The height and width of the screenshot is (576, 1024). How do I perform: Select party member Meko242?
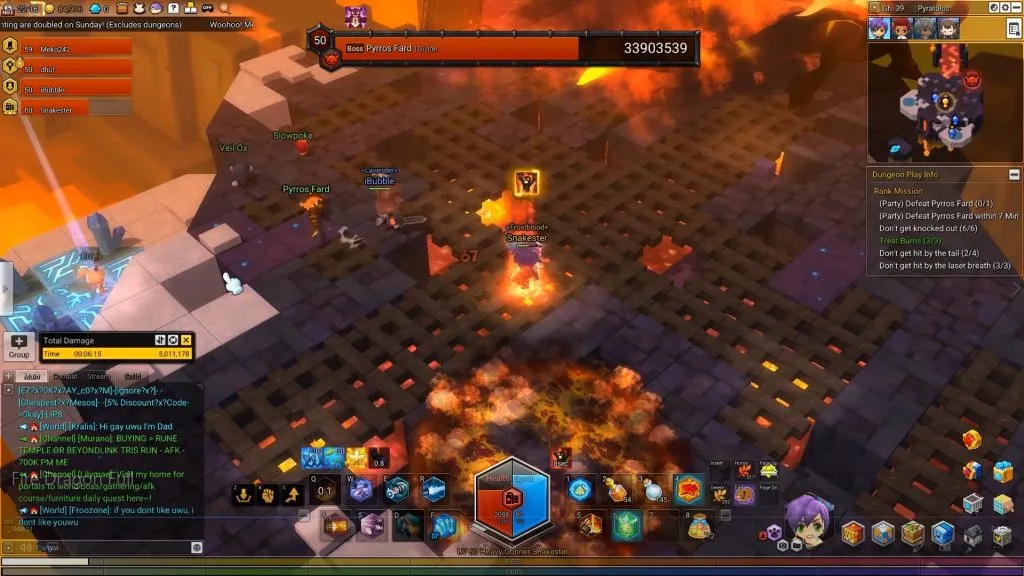coord(68,47)
